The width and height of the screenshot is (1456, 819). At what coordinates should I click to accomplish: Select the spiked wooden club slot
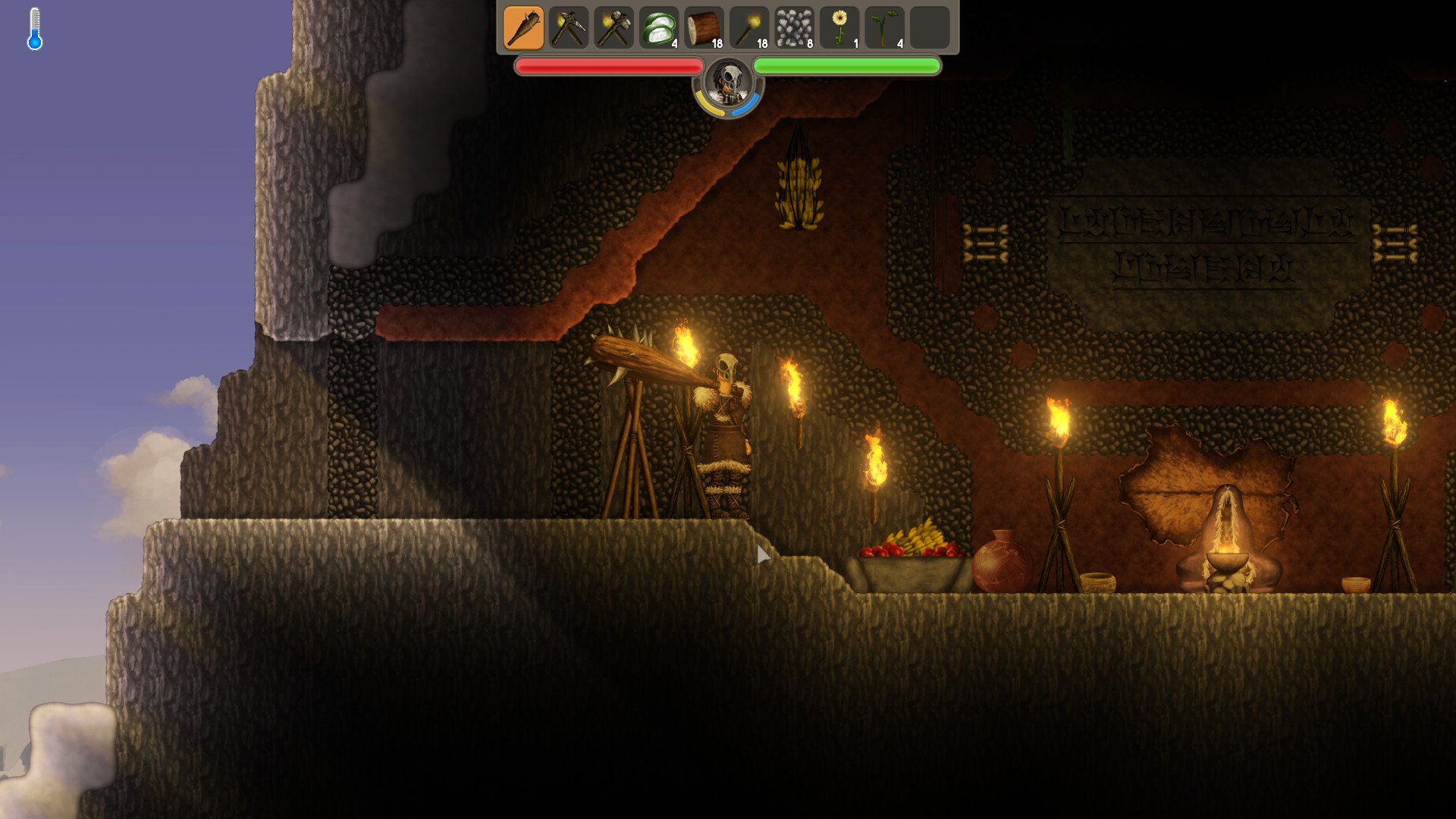click(x=523, y=28)
